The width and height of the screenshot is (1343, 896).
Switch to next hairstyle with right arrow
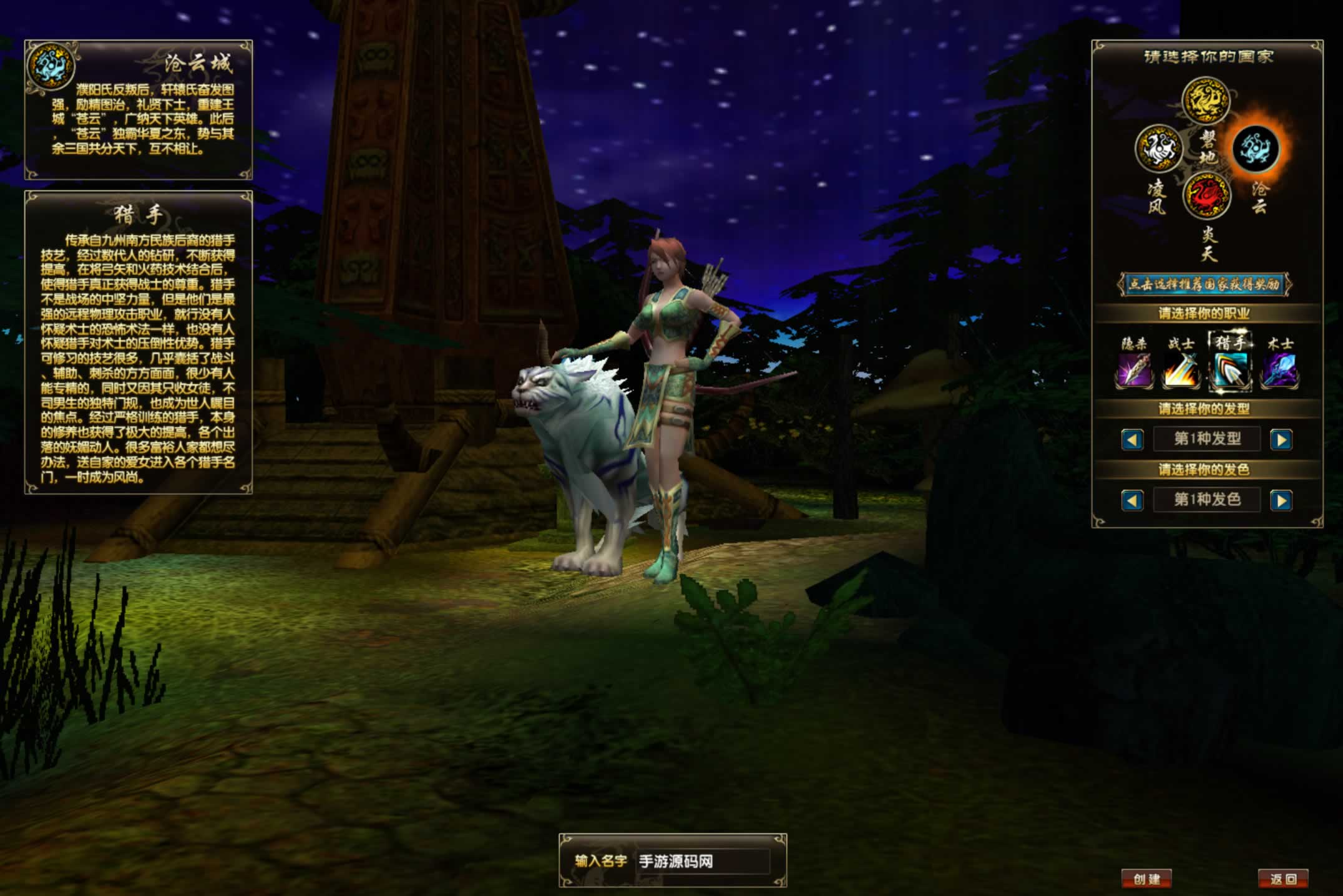1281,440
